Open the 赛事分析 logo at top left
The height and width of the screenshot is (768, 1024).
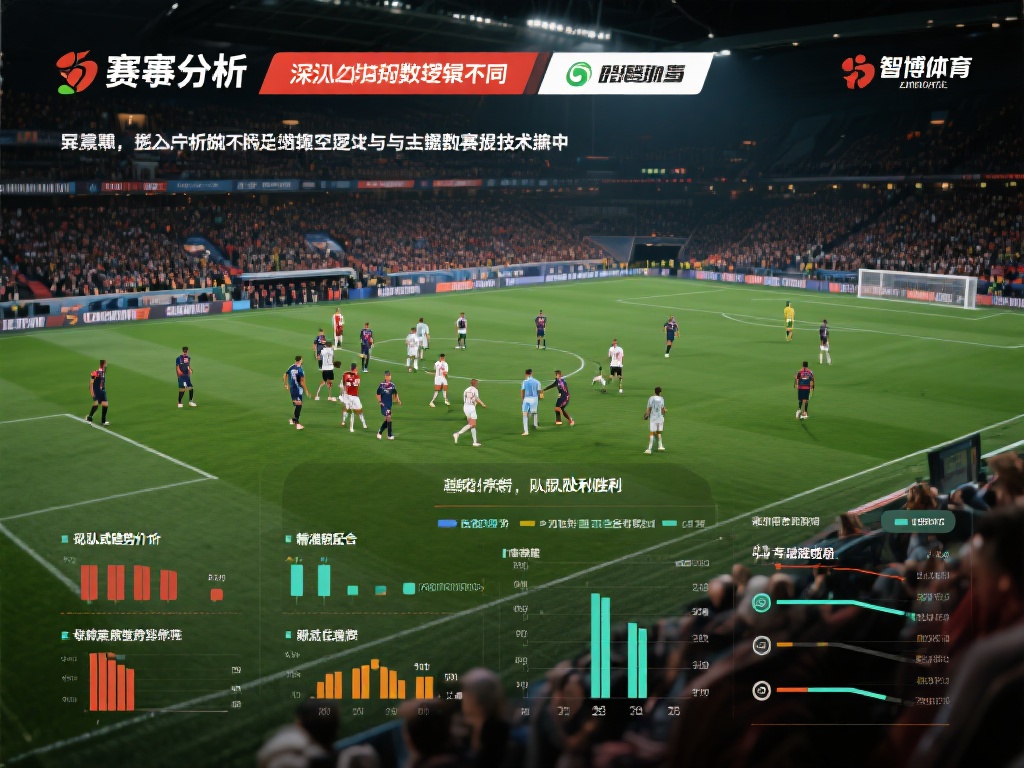(151, 72)
